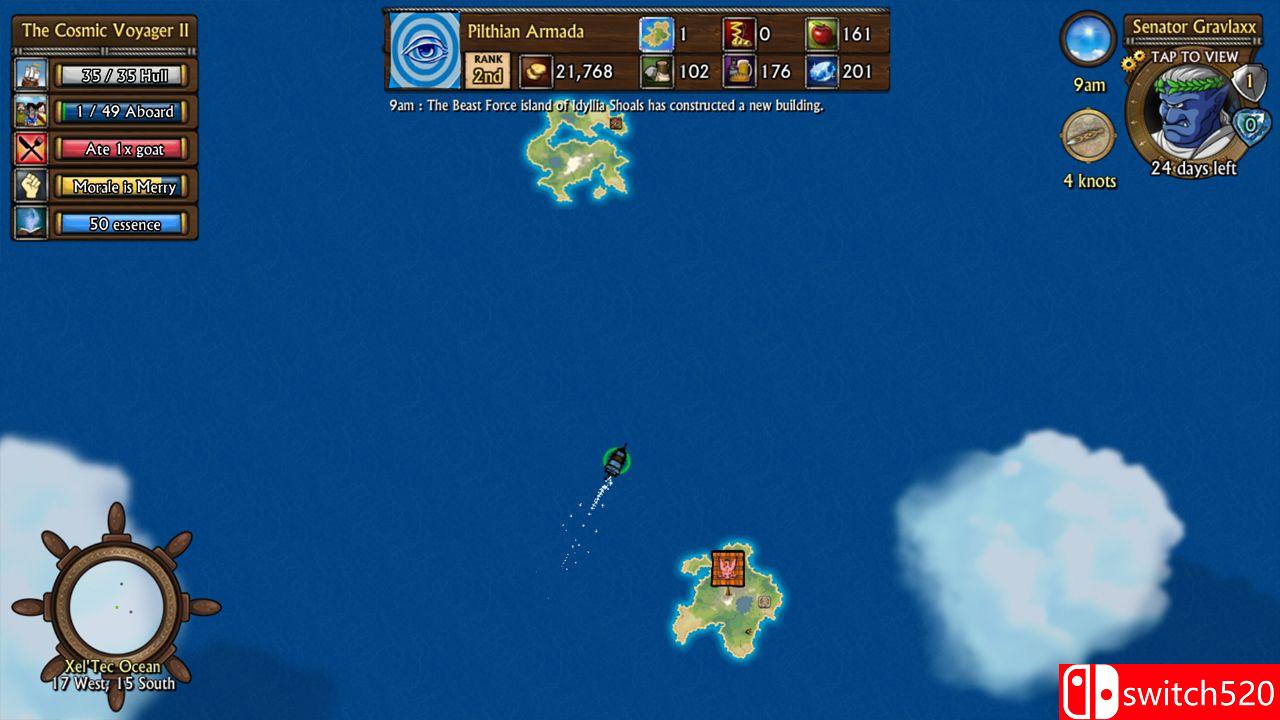This screenshot has width=1280, height=720.
Task: View the Rank 2nd standing badge
Action: [488, 71]
